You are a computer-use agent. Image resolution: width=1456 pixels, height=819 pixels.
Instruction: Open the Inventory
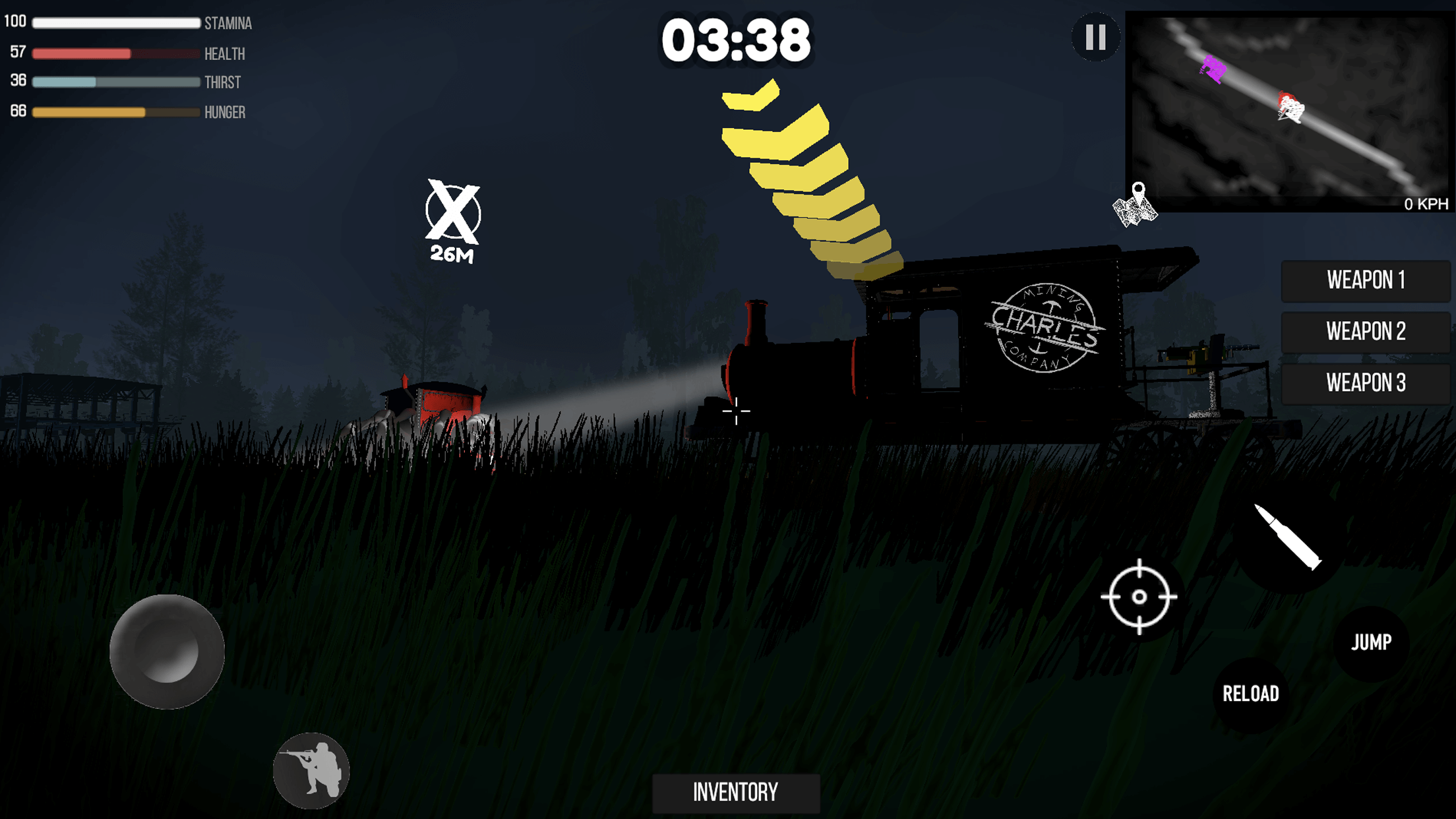[x=735, y=793]
